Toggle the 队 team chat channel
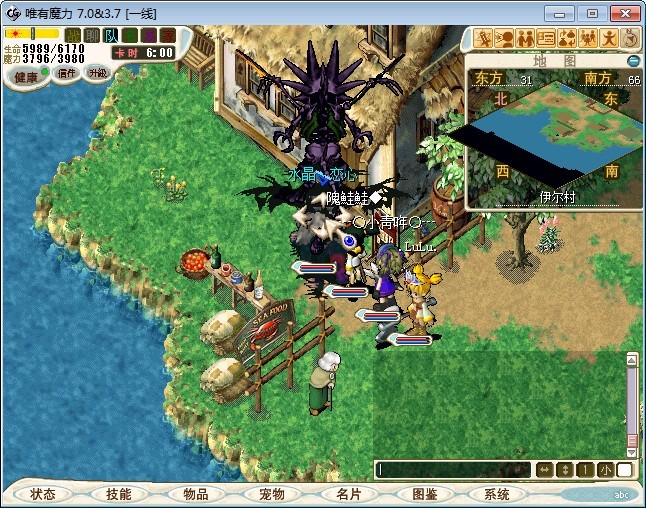The height and width of the screenshot is (508, 646). tap(111, 36)
